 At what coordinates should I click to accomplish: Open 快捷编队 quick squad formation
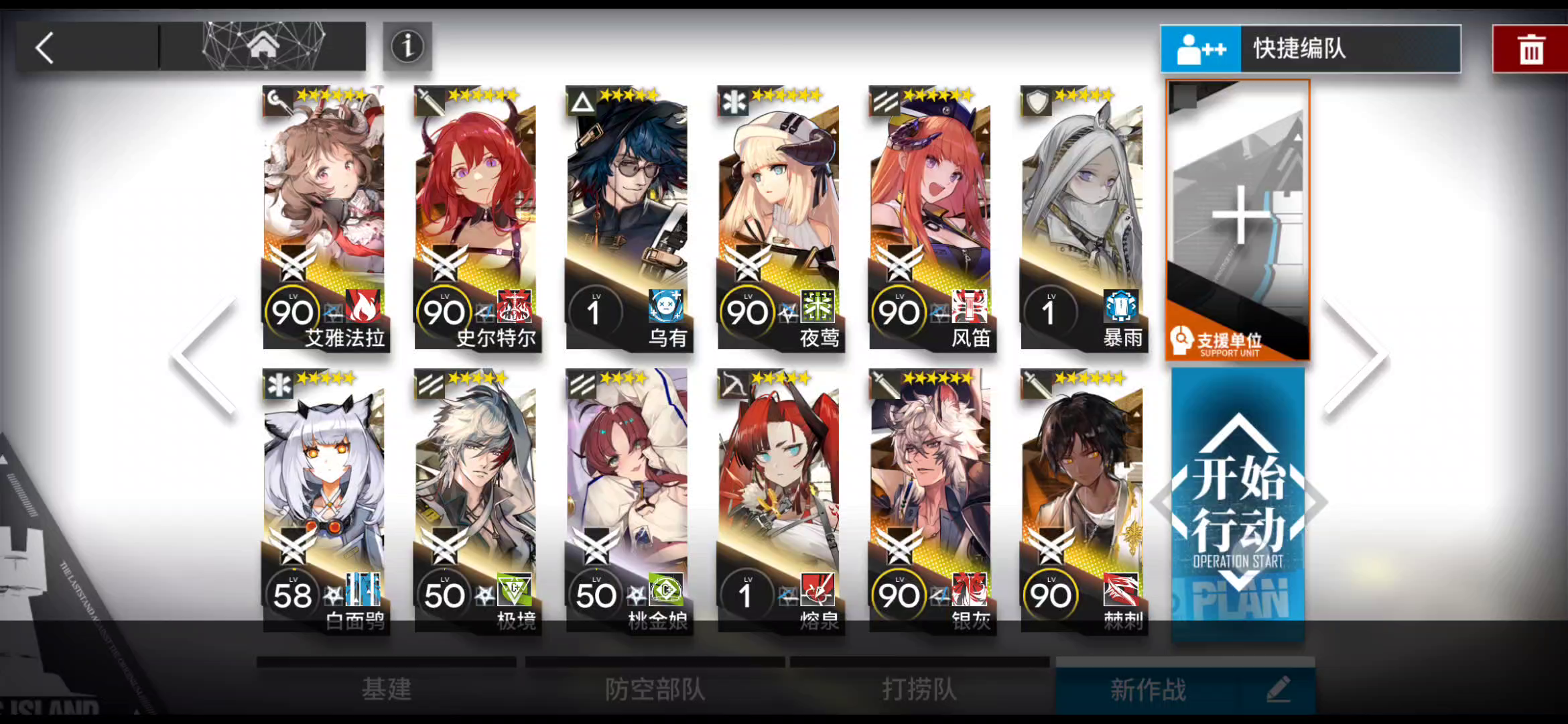(x=1310, y=49)
